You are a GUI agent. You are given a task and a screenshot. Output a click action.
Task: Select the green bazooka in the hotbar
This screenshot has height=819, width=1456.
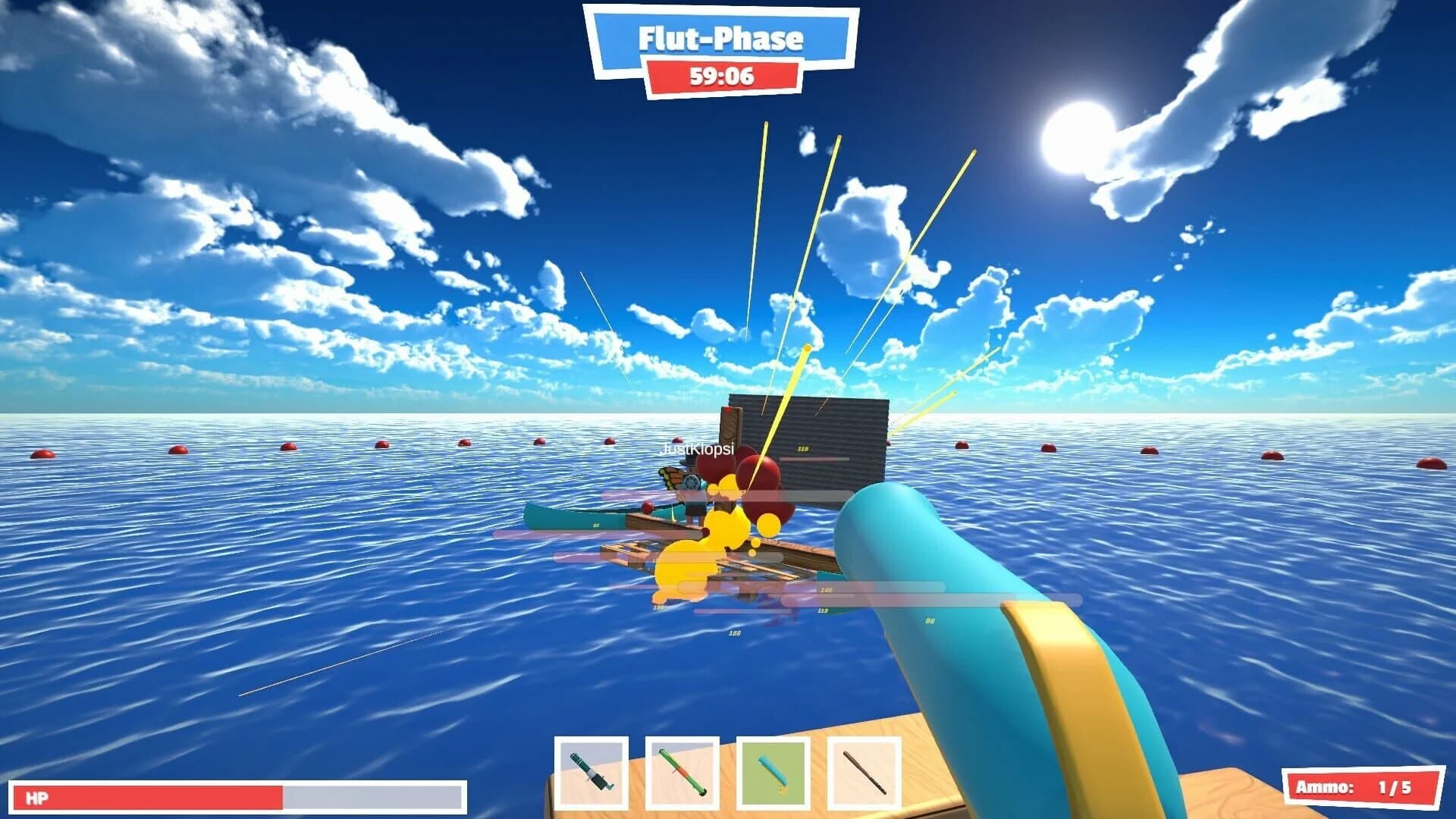click(x=683, y=769)
